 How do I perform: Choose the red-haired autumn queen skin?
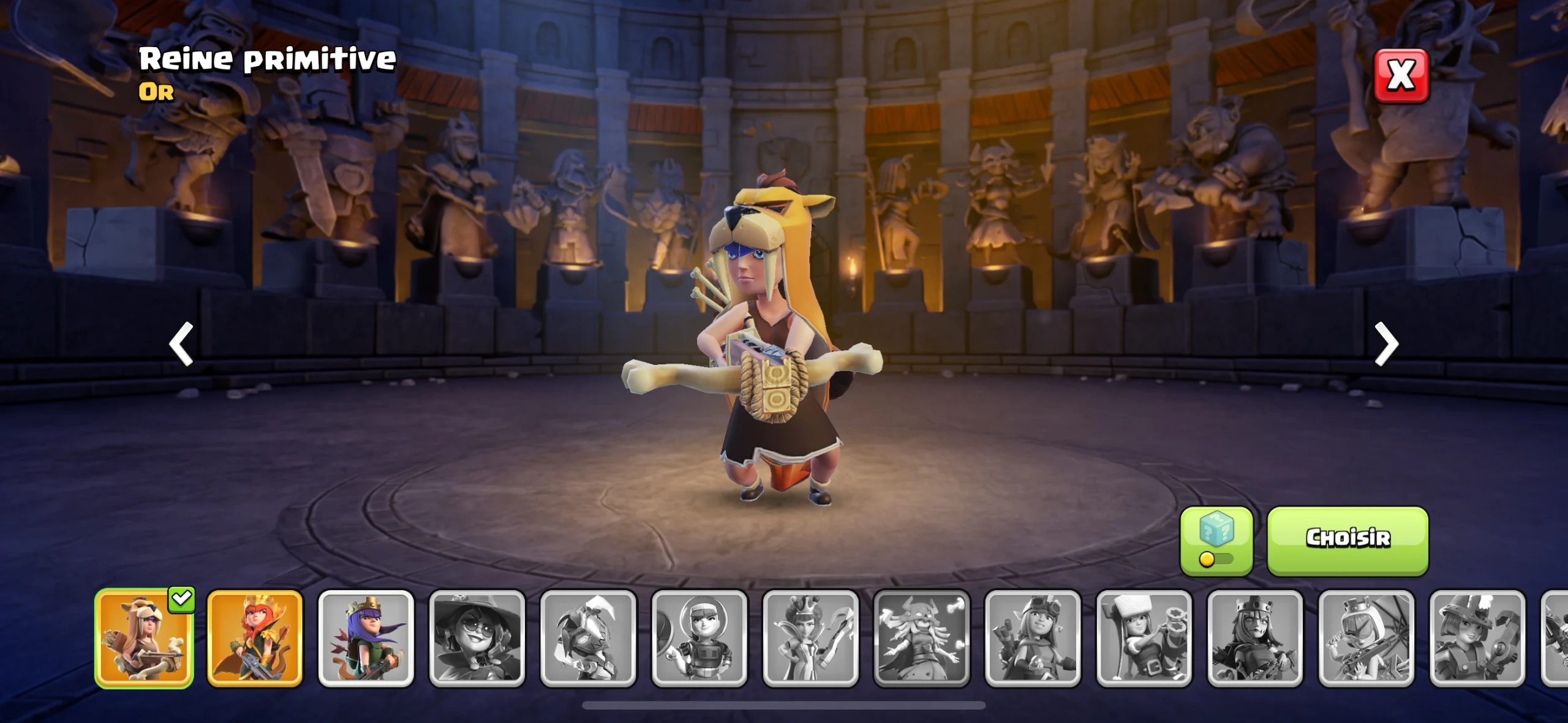tap(255, 638)
